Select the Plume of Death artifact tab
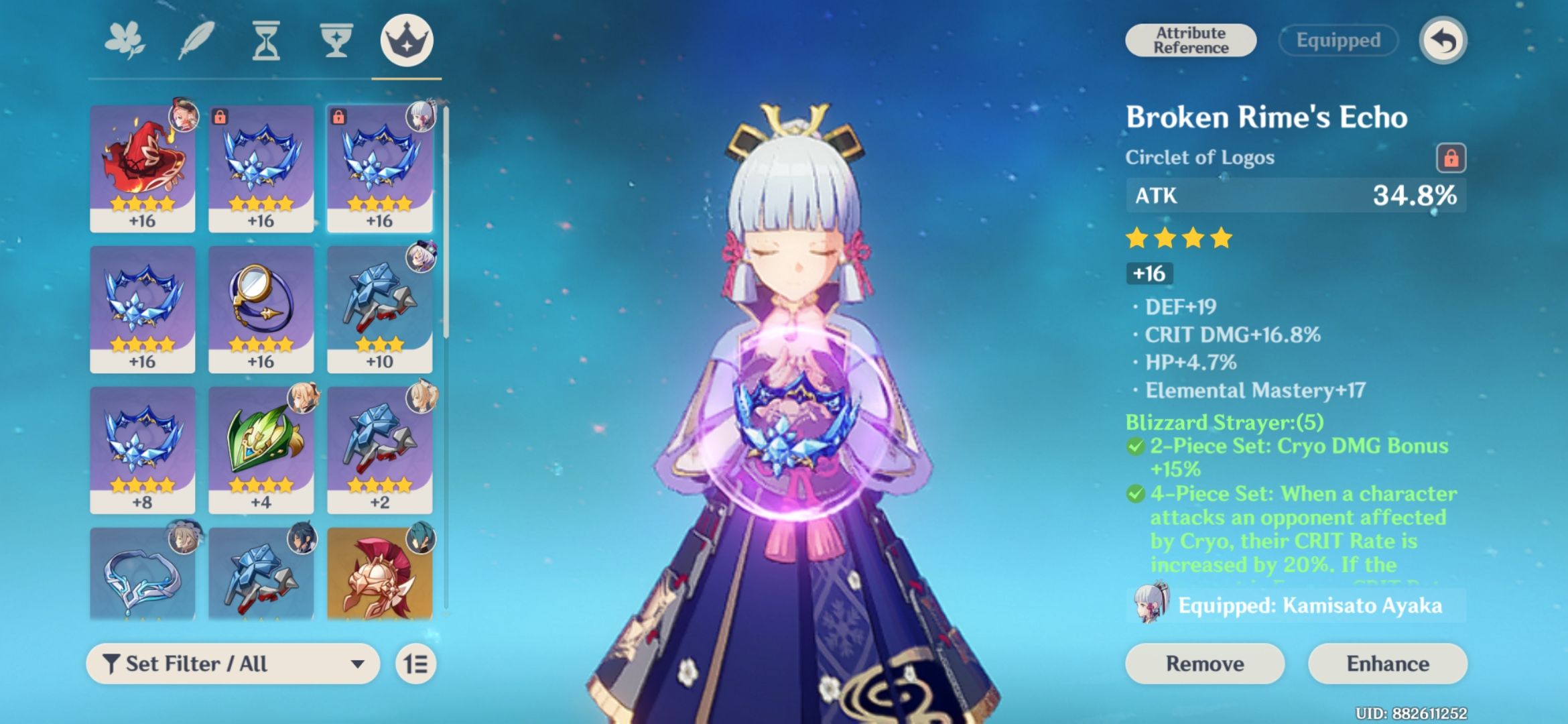 pos(195,40)
